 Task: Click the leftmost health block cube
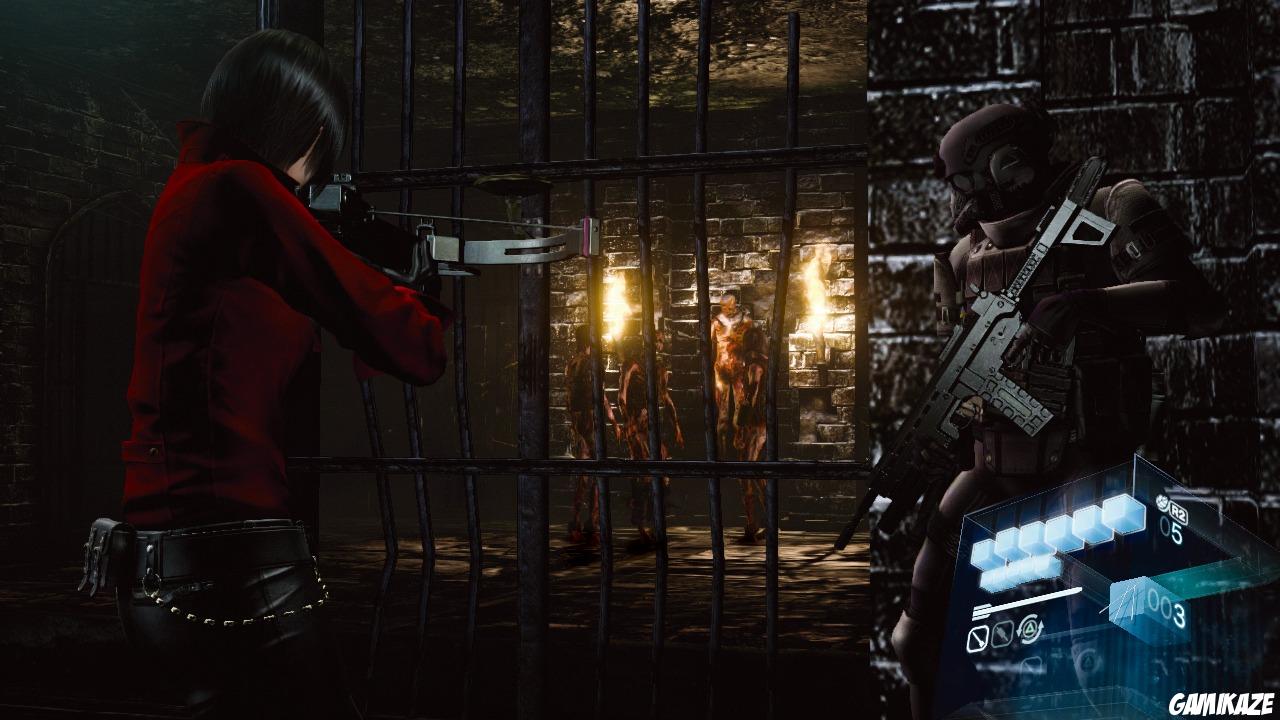(983, 553)
